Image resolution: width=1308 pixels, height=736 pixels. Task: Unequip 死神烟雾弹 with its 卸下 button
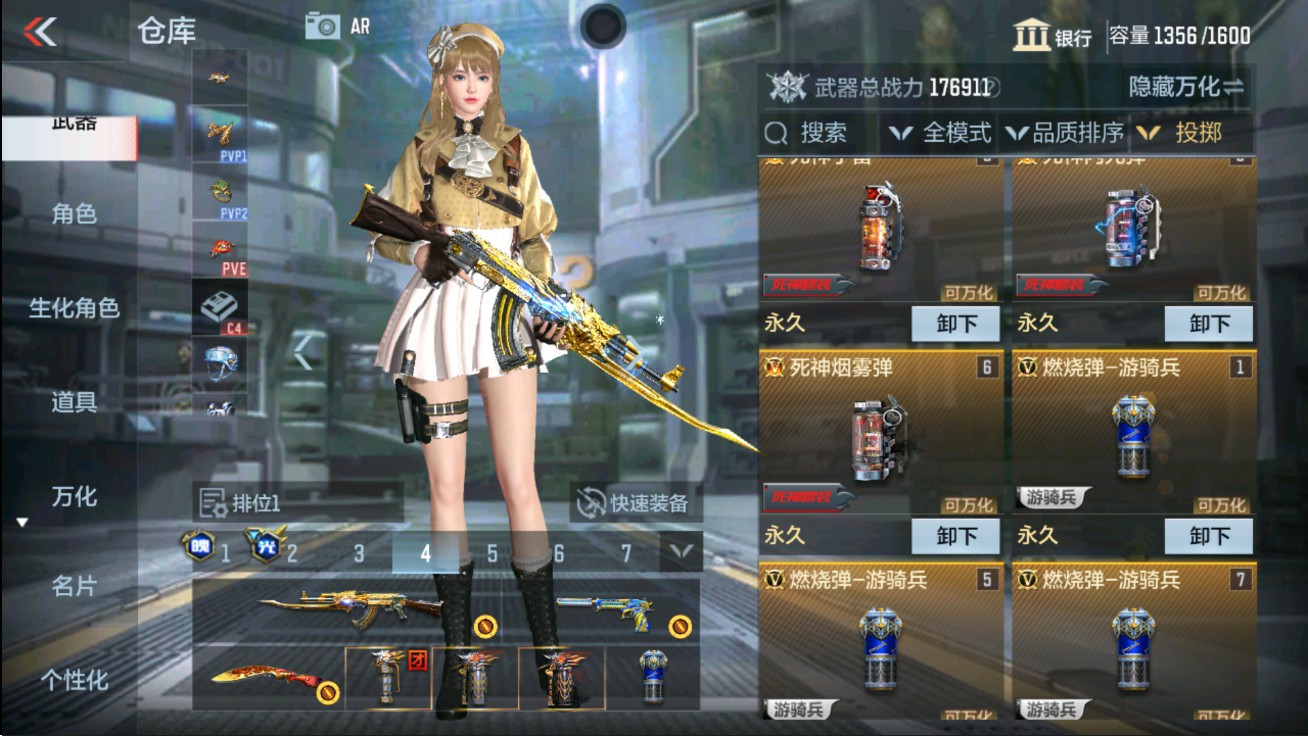957,536
